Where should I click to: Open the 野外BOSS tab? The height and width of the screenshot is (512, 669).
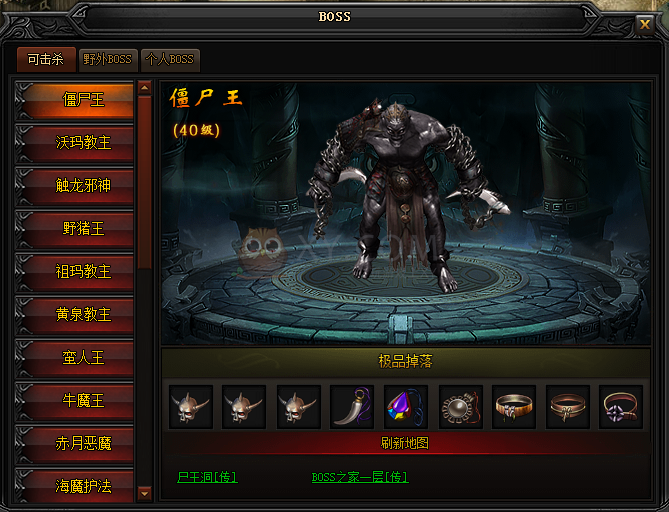tap(107, 60)
